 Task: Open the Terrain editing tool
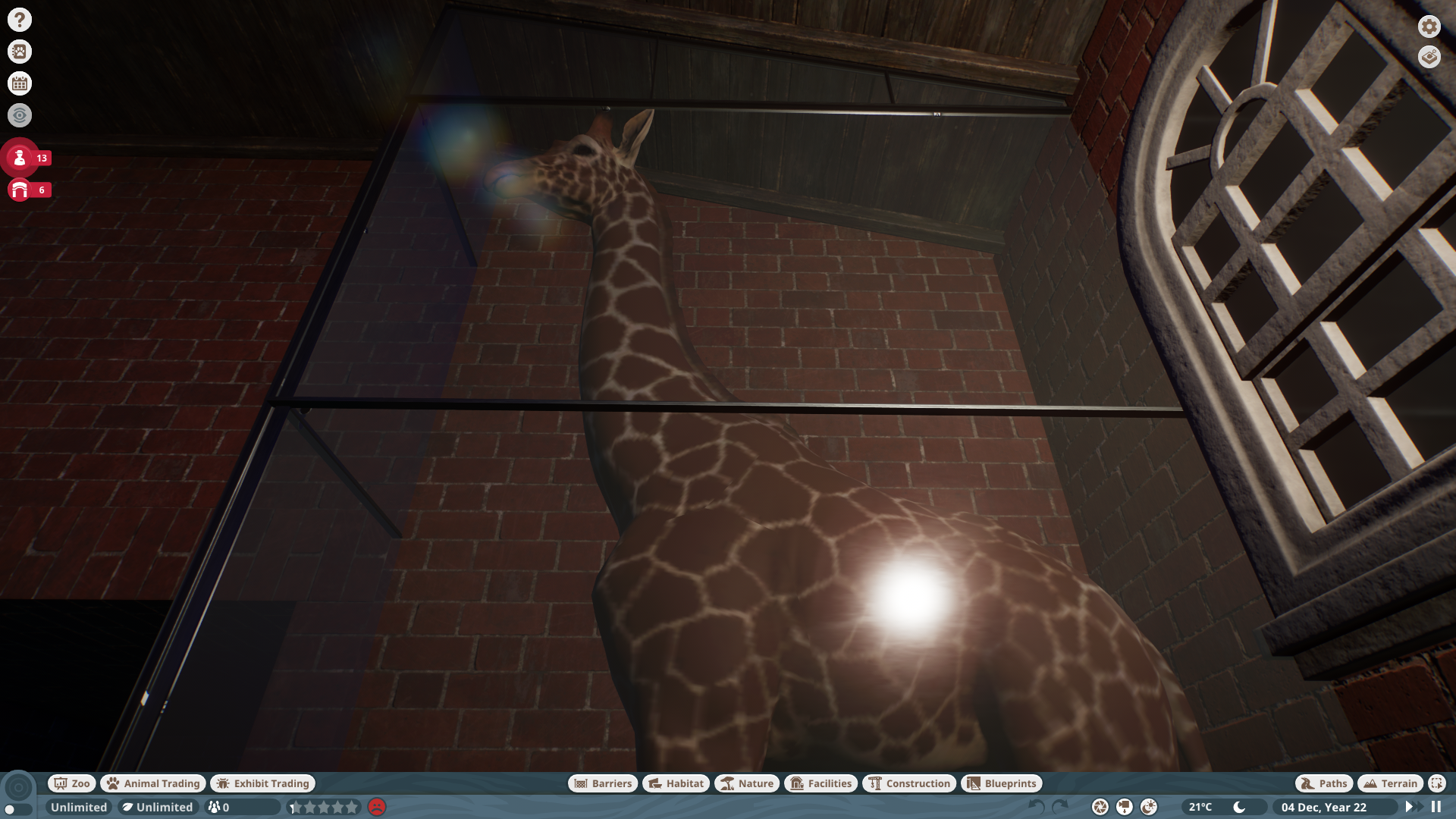point(1390,783)
